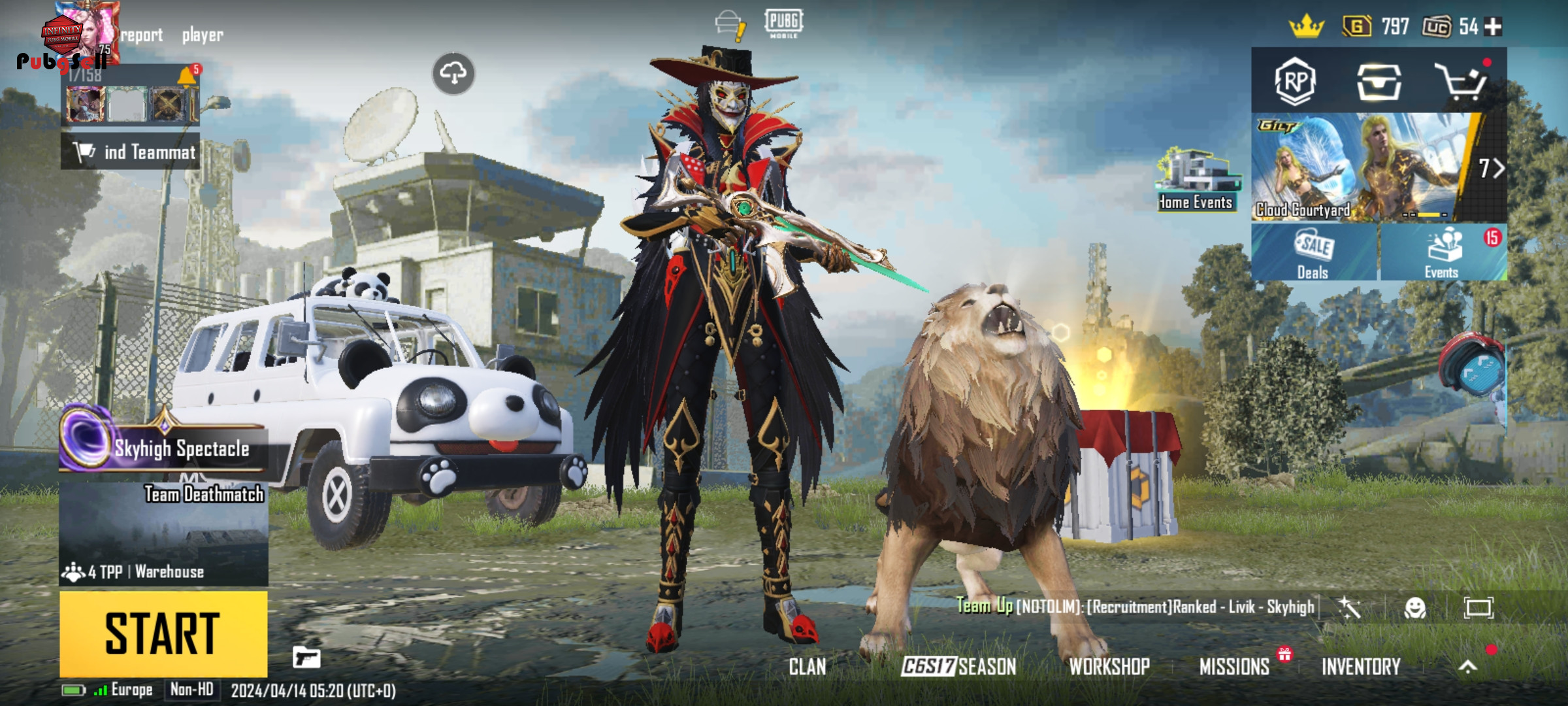The width and height of the screenshot is (1568, 706).
Task: Go to the Clan menu
Action: [808, 667]
